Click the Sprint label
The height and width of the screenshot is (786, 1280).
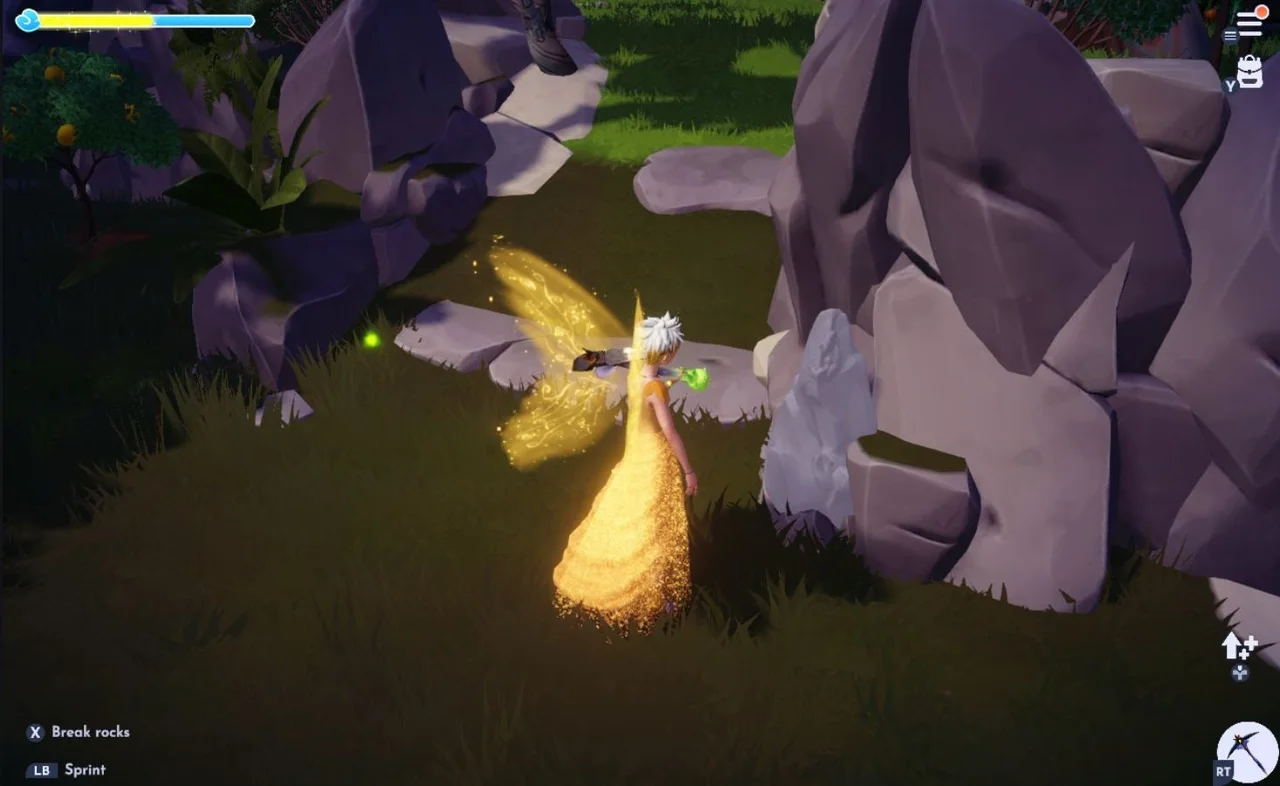(85, 770)
